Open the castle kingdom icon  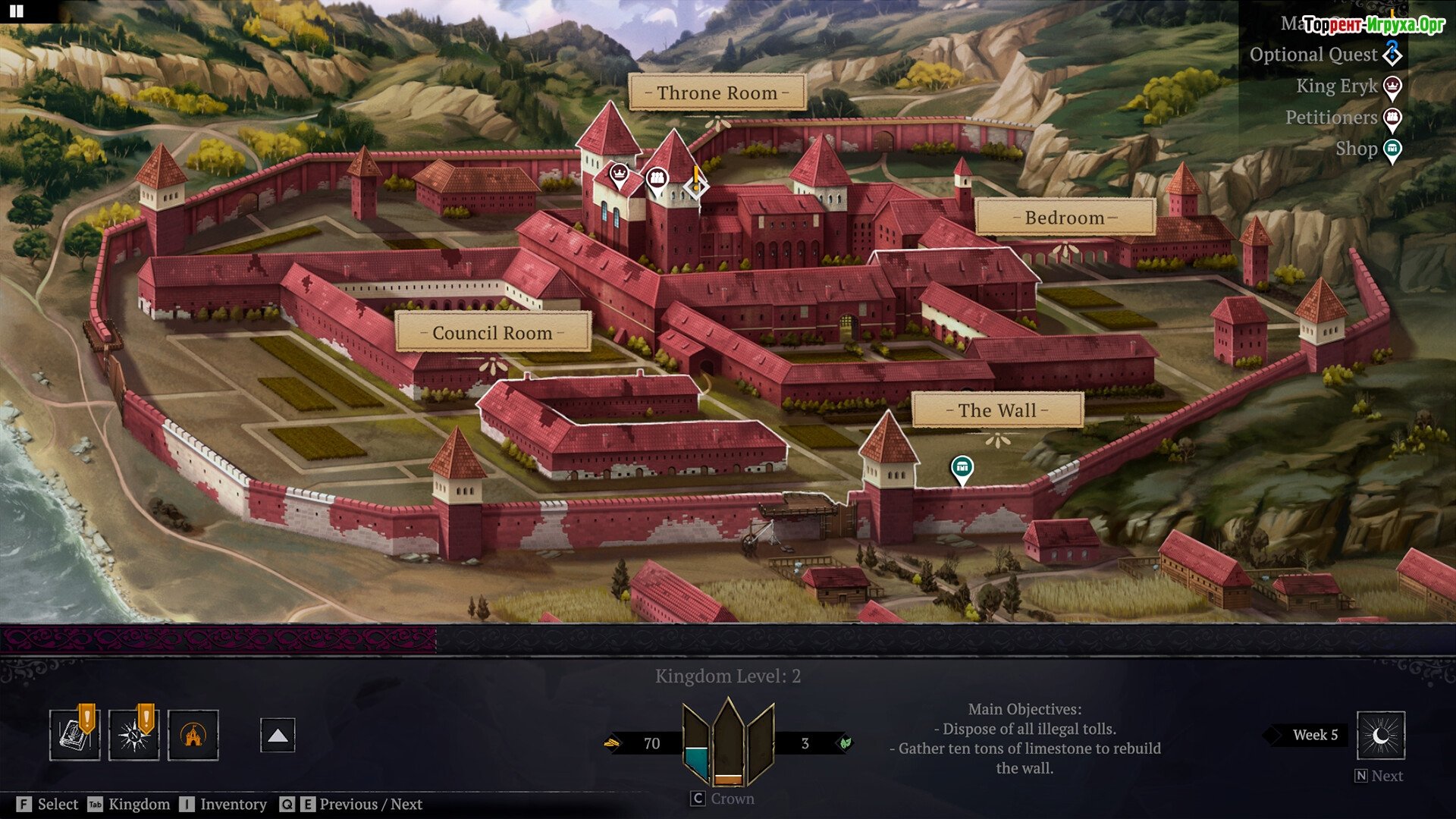pos(193,735)
